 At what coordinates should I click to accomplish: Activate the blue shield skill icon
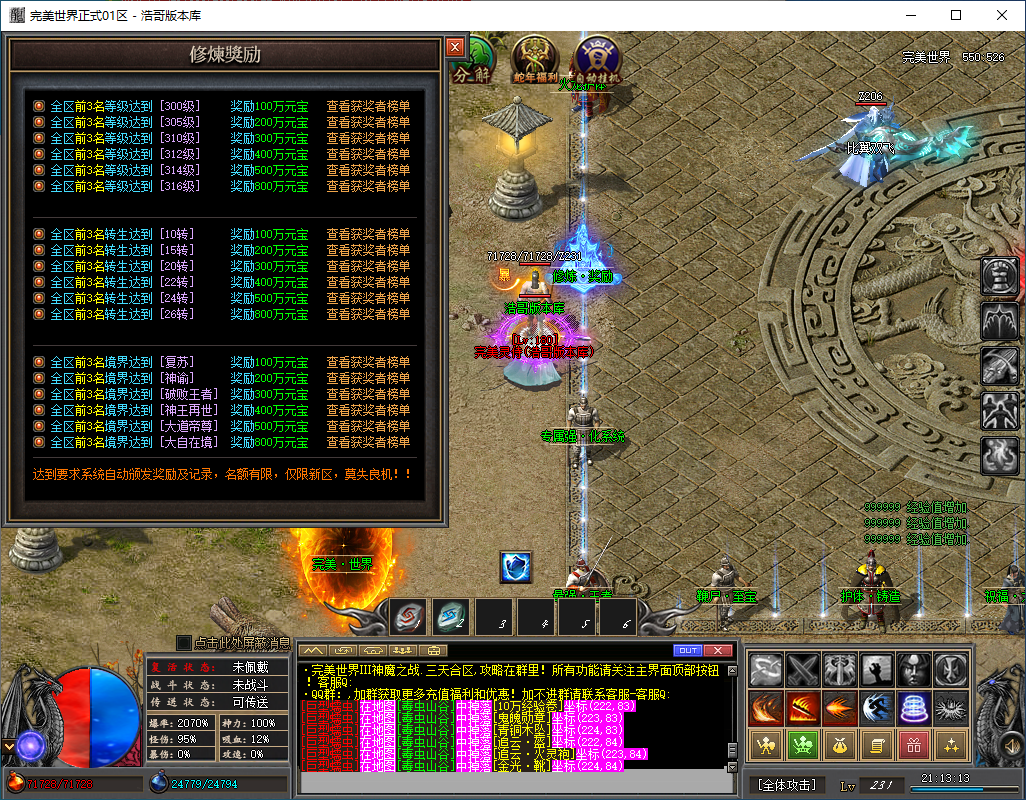pos(515,567)
